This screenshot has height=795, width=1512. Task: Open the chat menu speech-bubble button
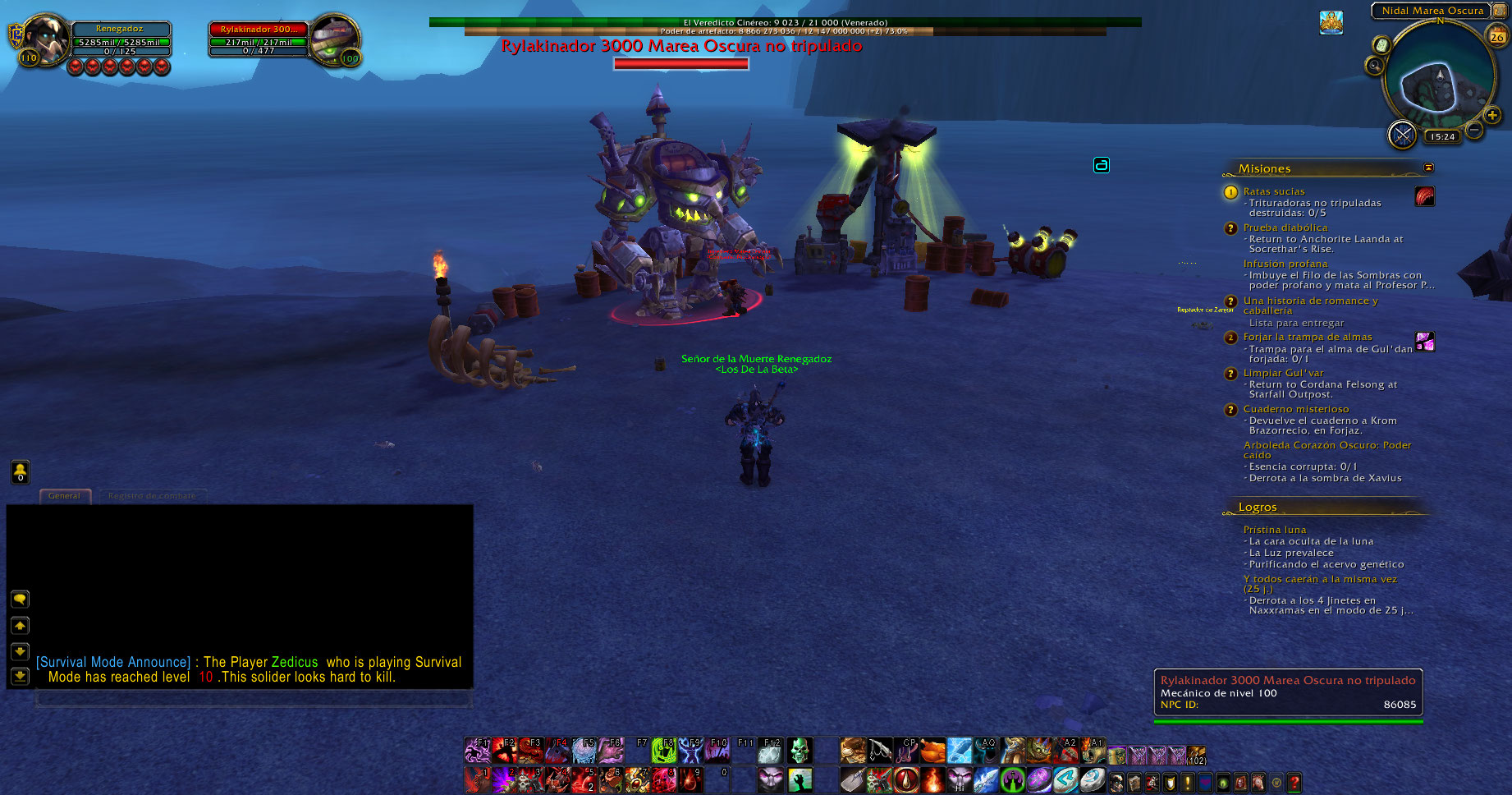[x=20, y=599]
